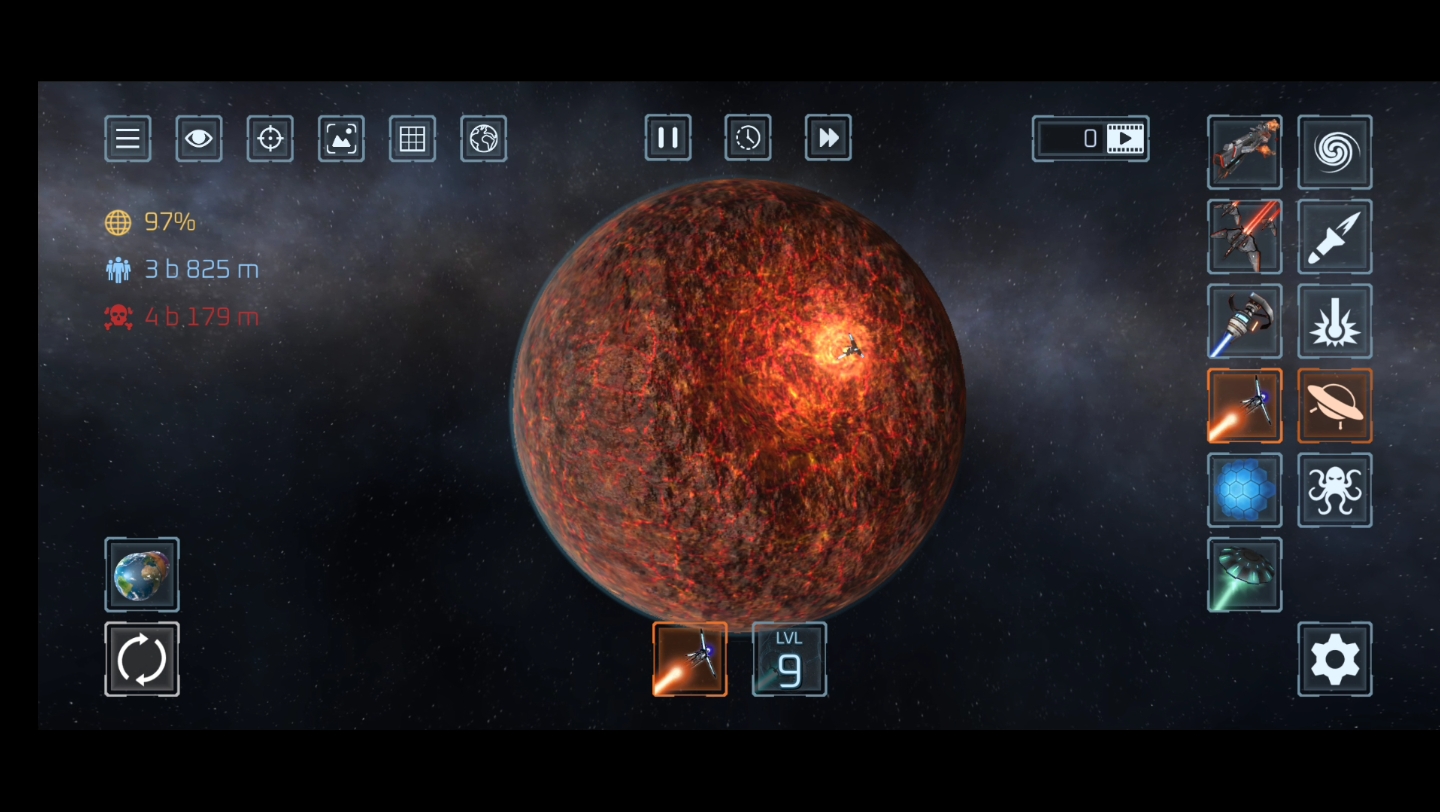This screenshot has width=1440, height=812.
Task: Choose the octopus monster weapon
Action: [x=1335, y=490]
